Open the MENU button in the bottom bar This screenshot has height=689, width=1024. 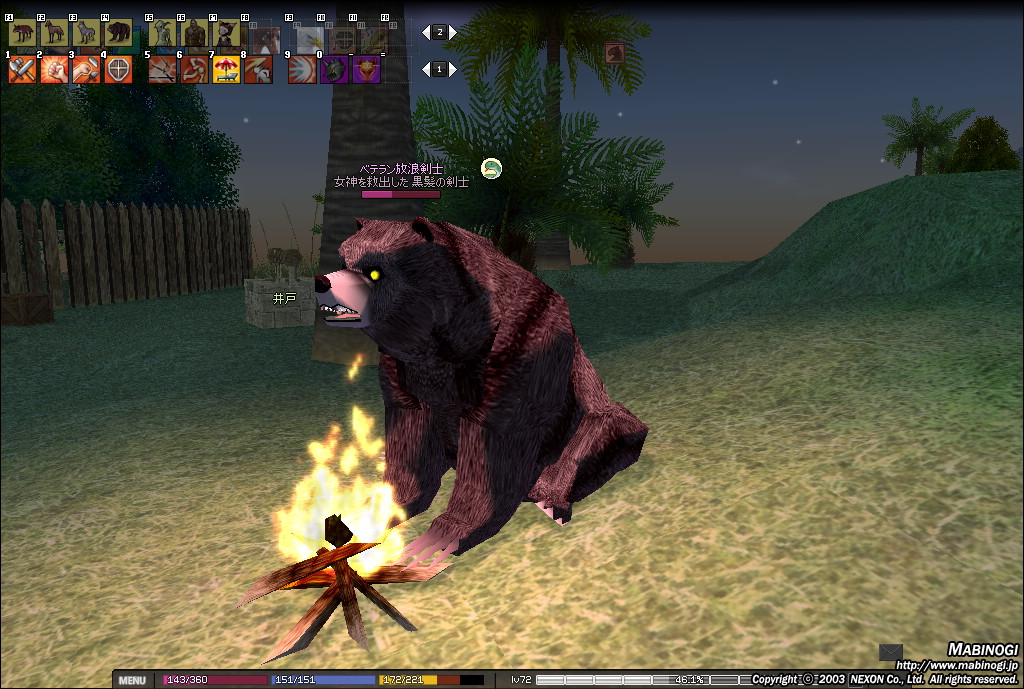pos(132,680)
